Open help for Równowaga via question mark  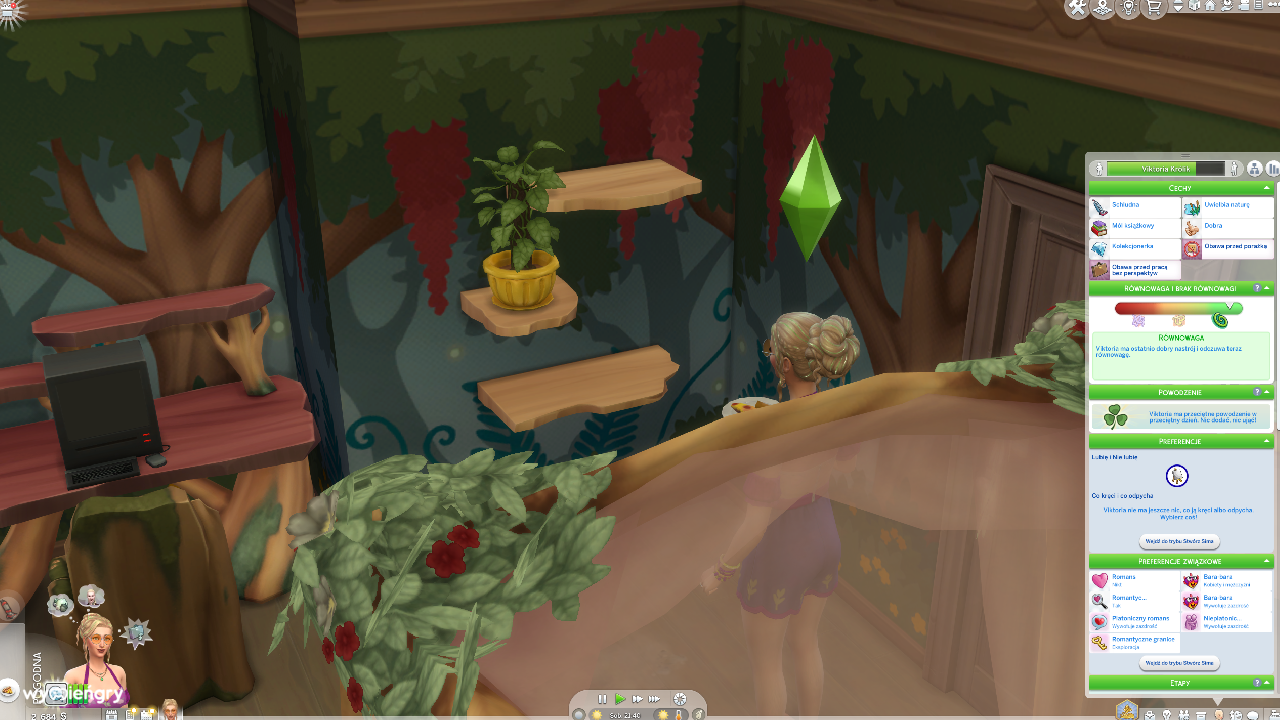click(x=1258, y=287)
